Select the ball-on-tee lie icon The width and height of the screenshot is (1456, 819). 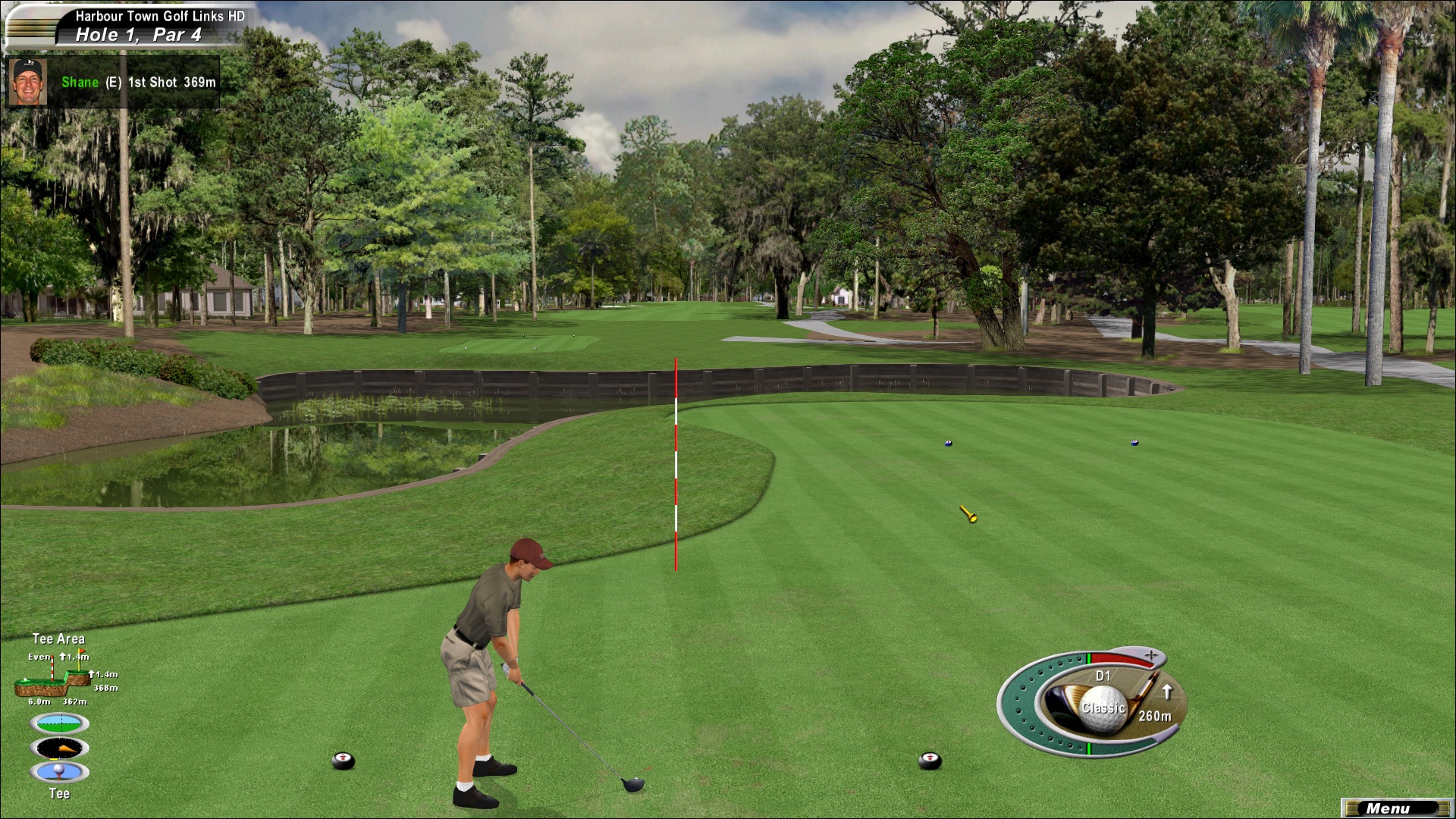point(59,772)
